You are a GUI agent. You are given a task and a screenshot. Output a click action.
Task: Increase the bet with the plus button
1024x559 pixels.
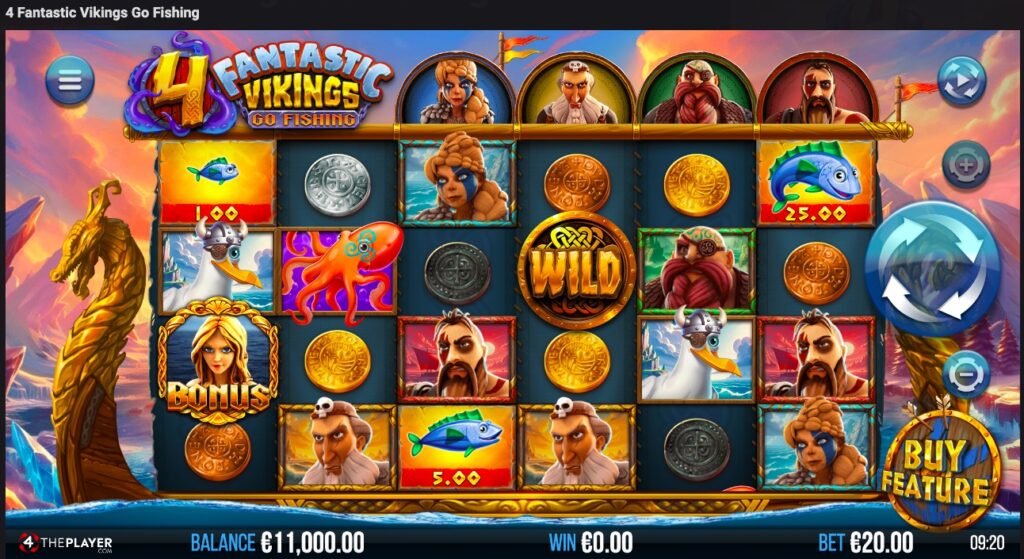(965, 164)
